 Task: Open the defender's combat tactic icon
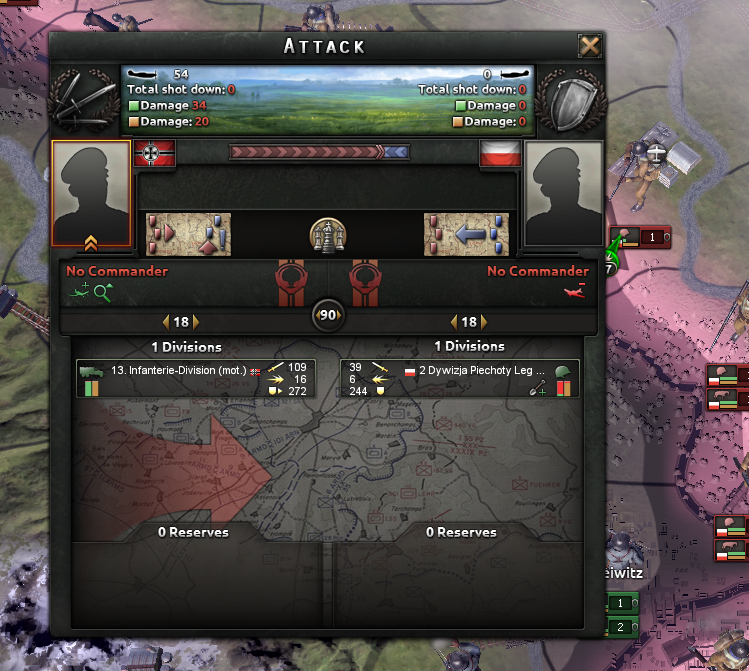[x=467, y=234]
